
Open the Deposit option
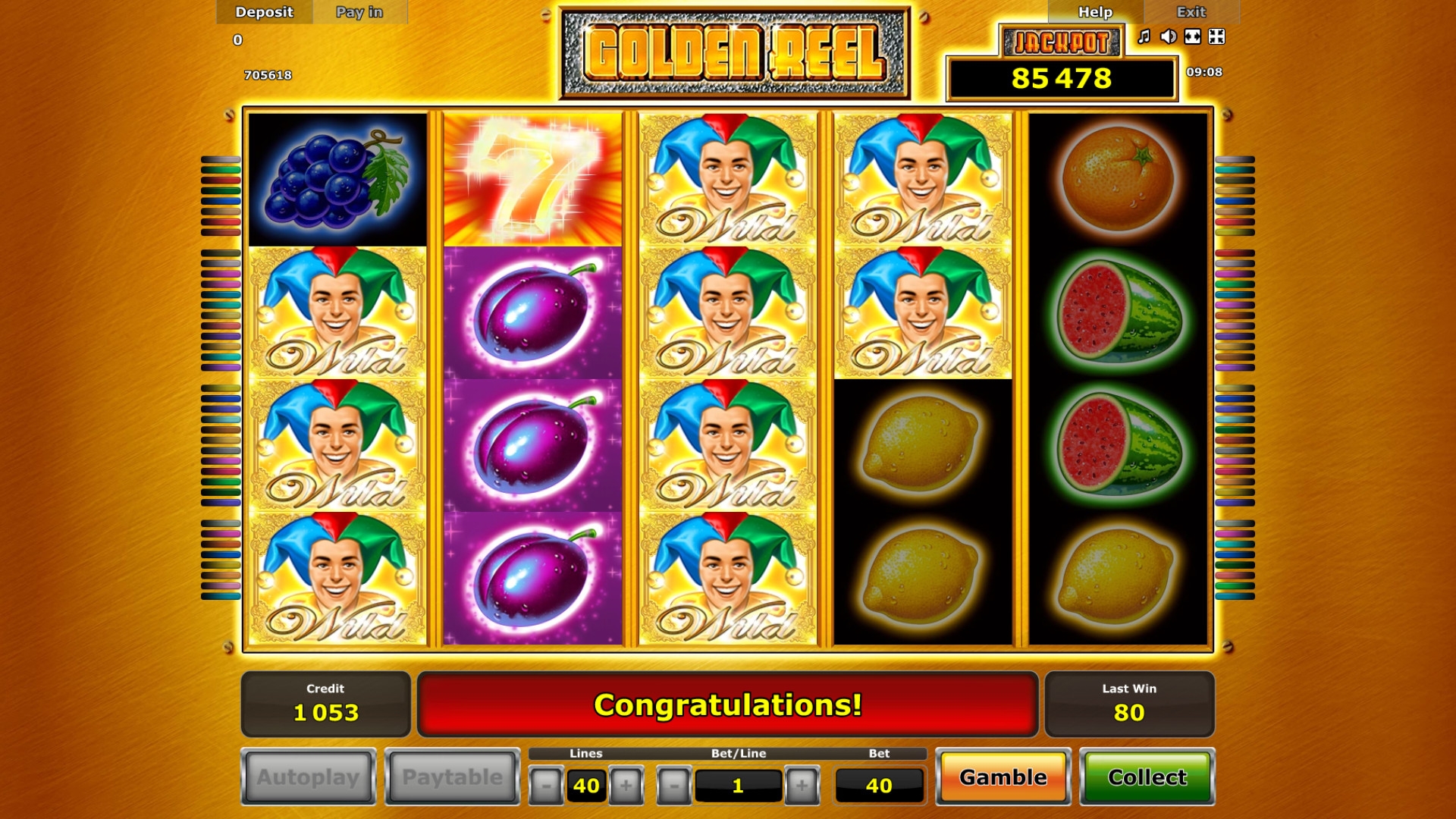[264, 12]
